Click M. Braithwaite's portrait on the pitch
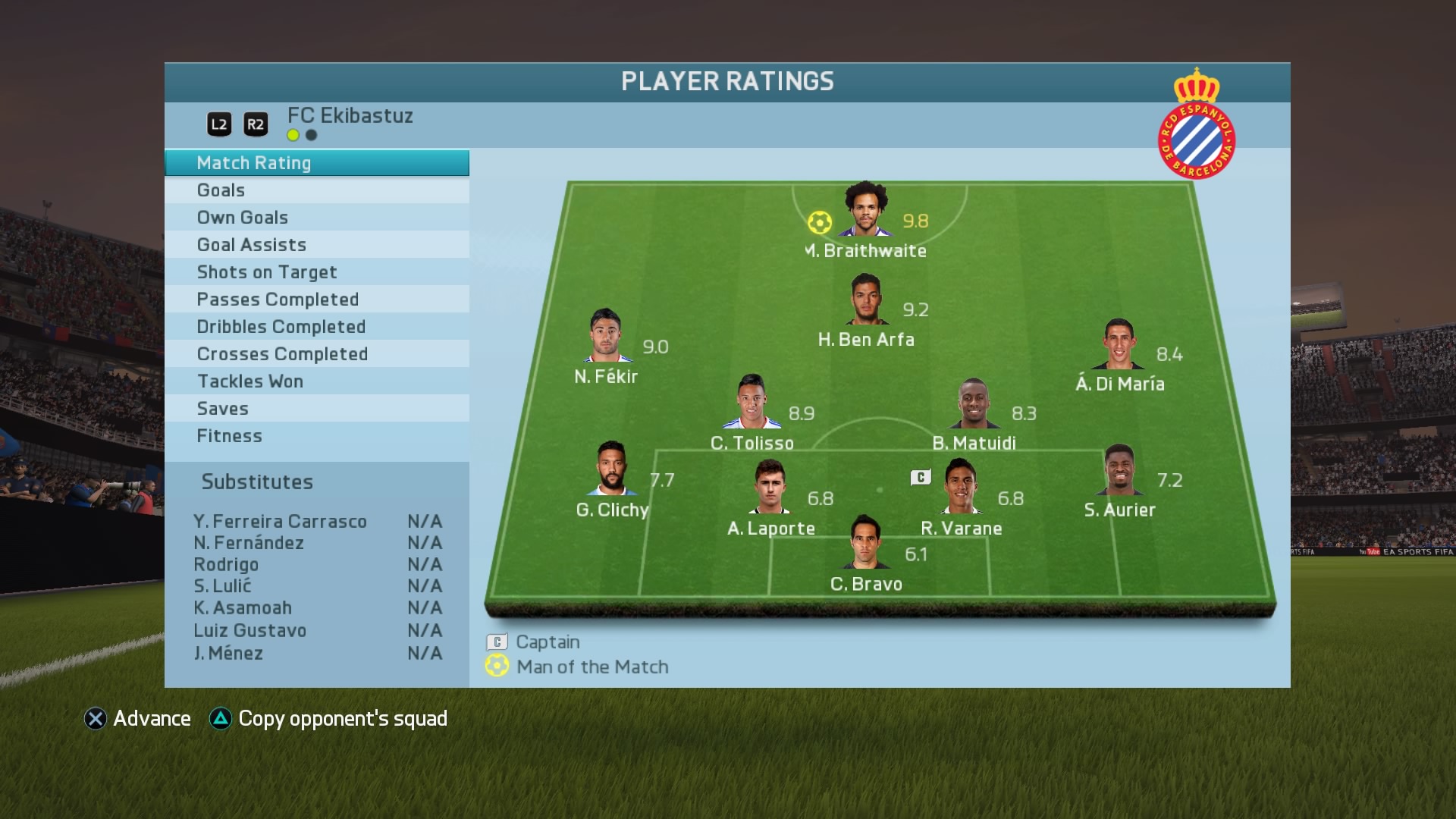Viewport: 1456px width, 819px height. 865,210
